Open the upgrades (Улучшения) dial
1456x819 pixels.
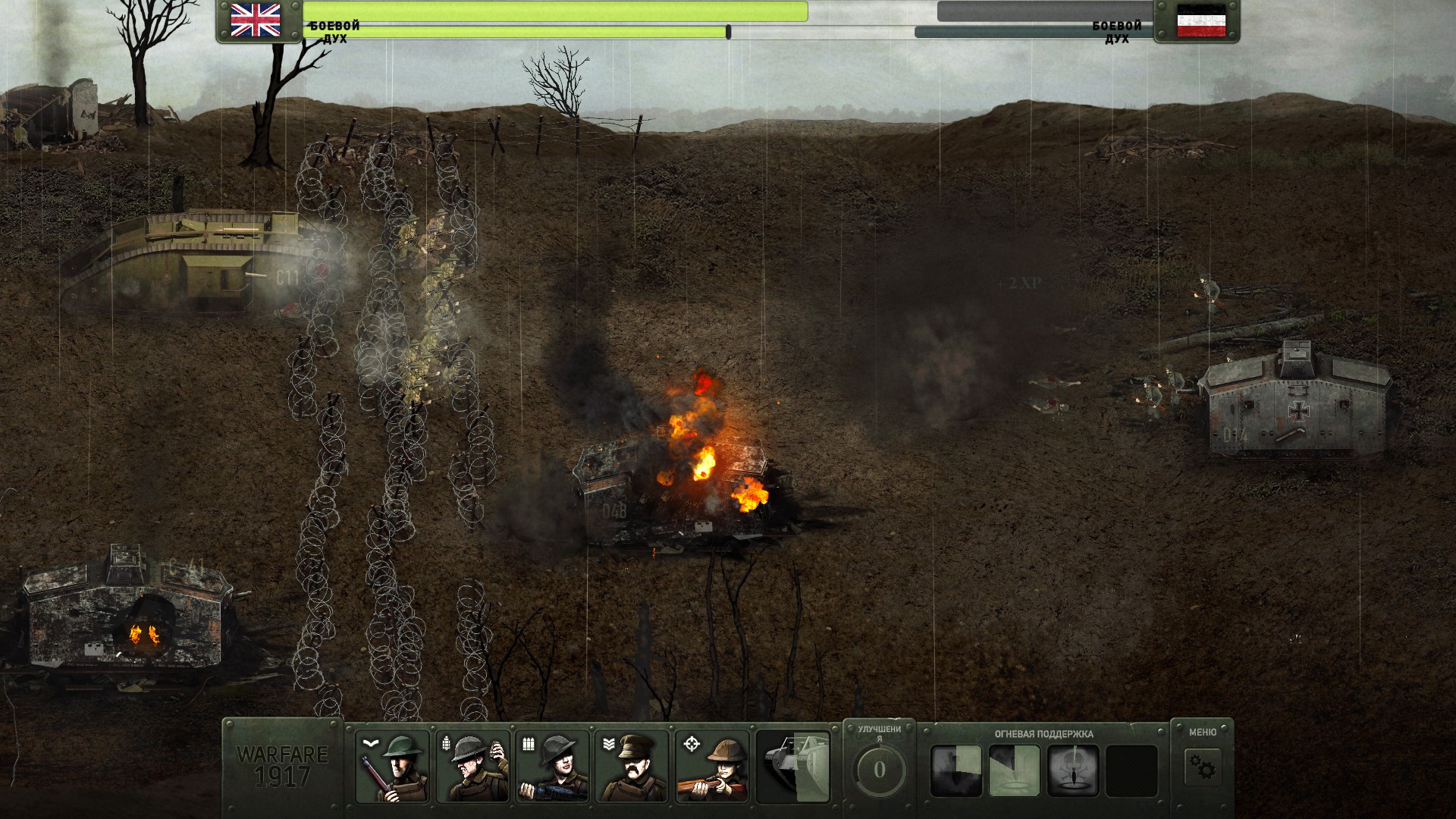tap(879, 769)
